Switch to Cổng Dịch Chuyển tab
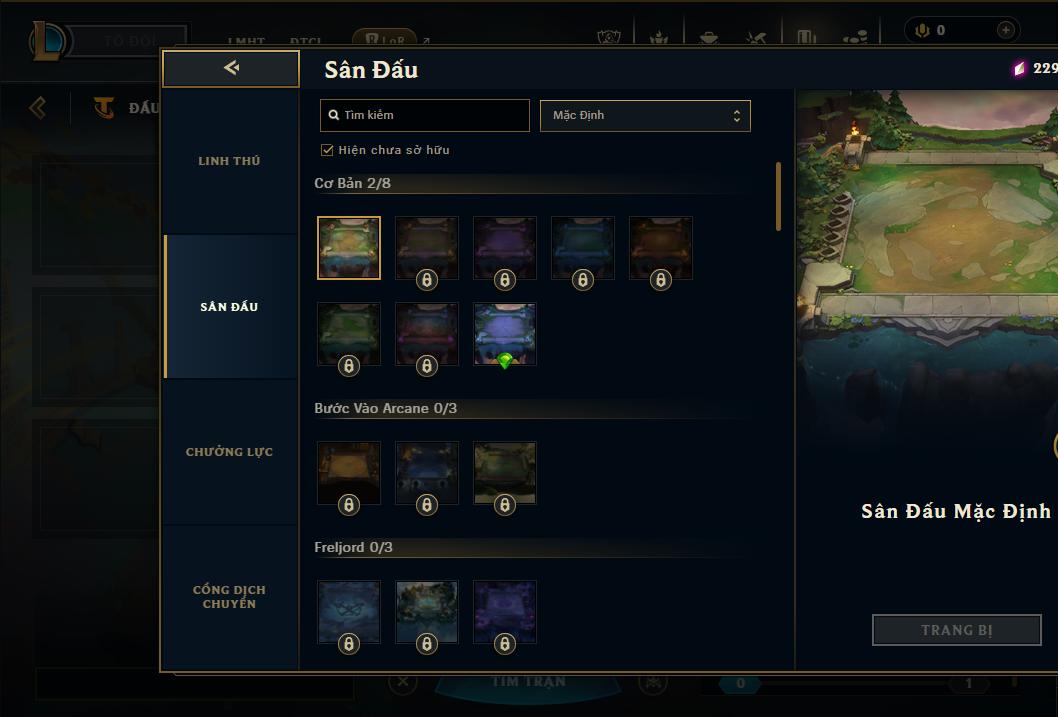The width and height of the screenshot is (1058, 717). pos(229,596)
